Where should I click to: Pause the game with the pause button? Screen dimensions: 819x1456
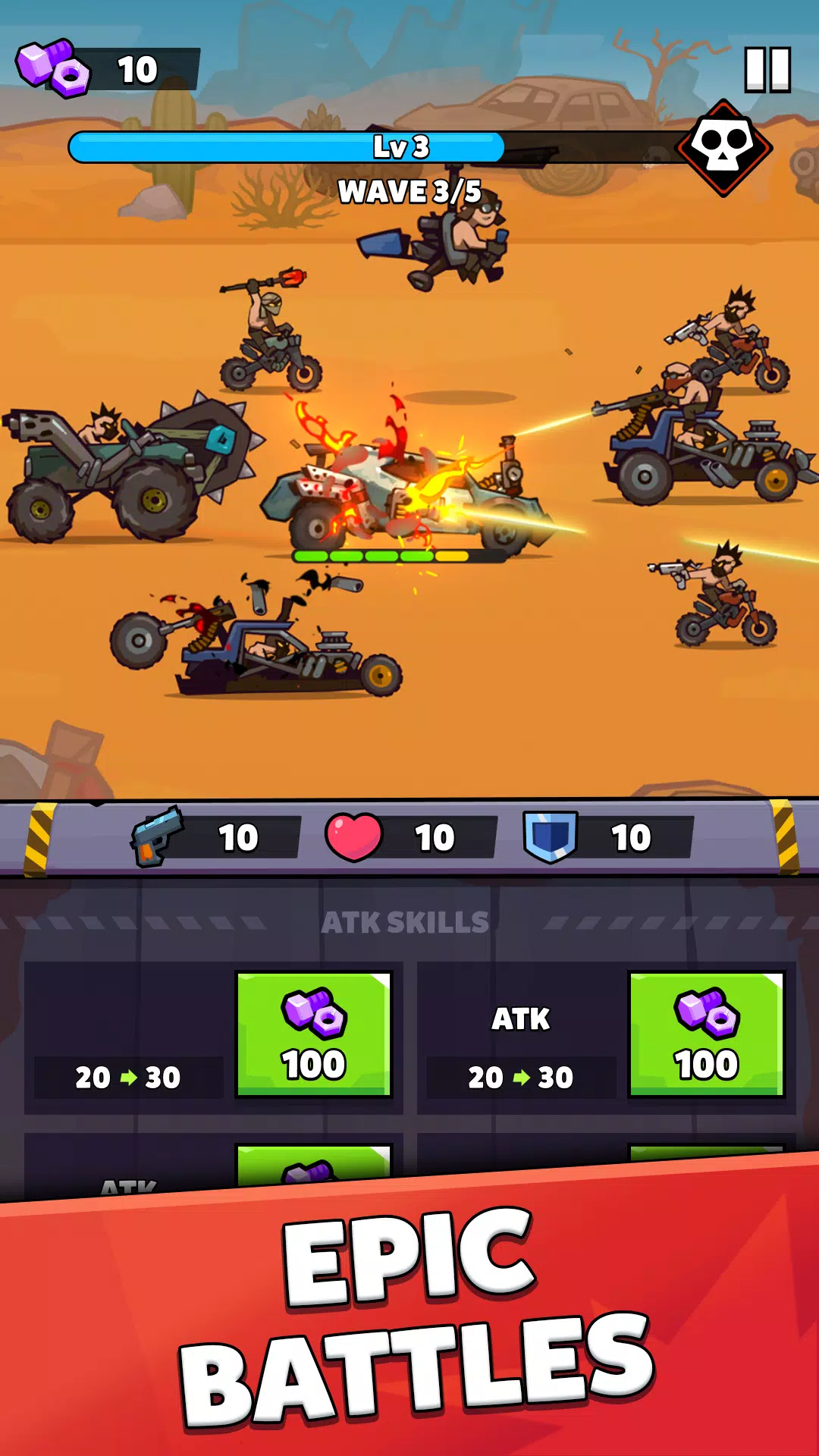(x=767, y=70)
